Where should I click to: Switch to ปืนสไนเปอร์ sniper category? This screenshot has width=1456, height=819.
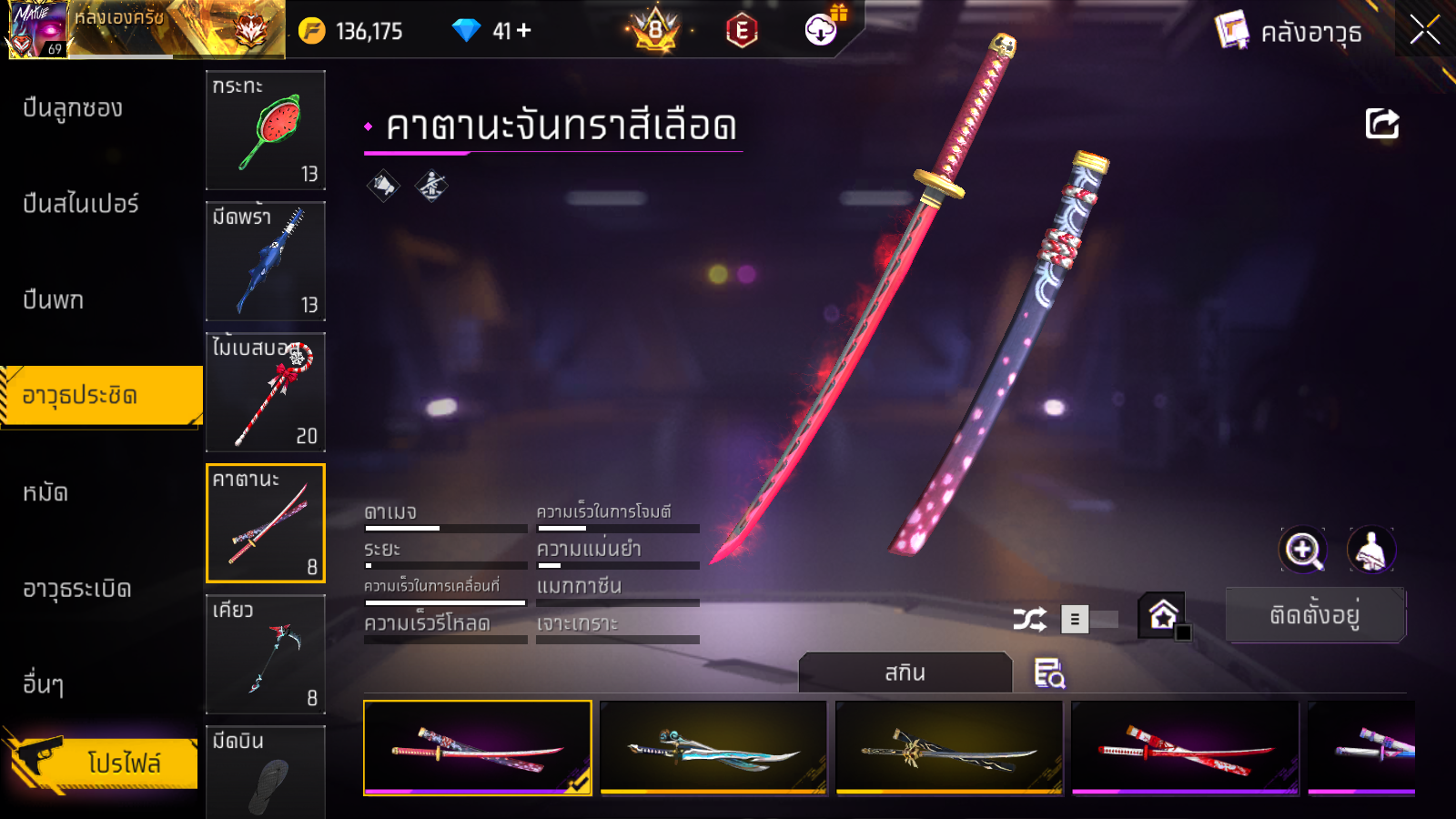(x=81, y=204)
